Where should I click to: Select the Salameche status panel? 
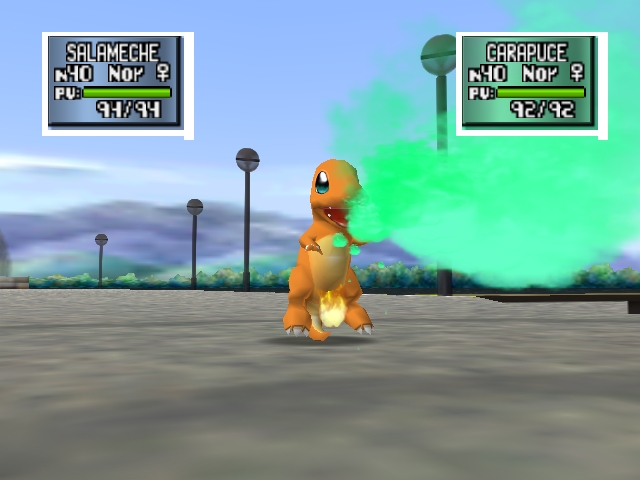pos(117,84)
